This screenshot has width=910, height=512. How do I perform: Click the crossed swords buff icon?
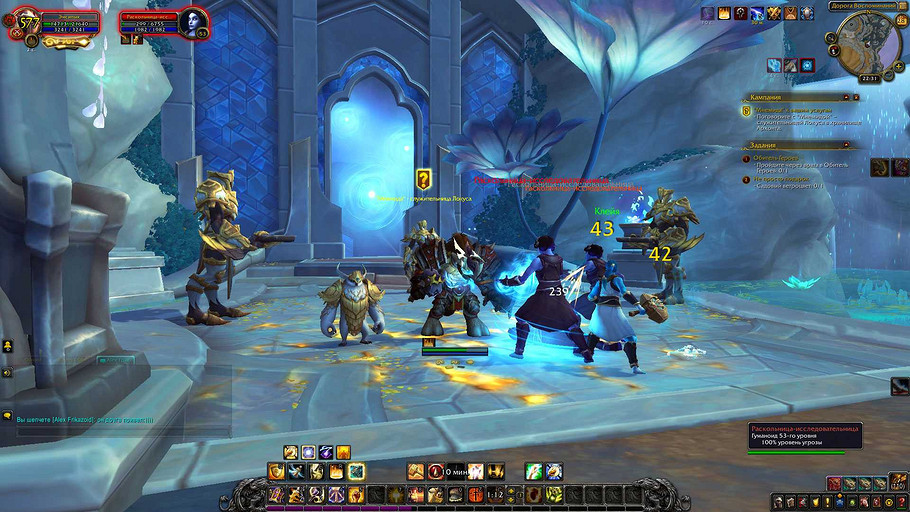[x=774, y=13]
